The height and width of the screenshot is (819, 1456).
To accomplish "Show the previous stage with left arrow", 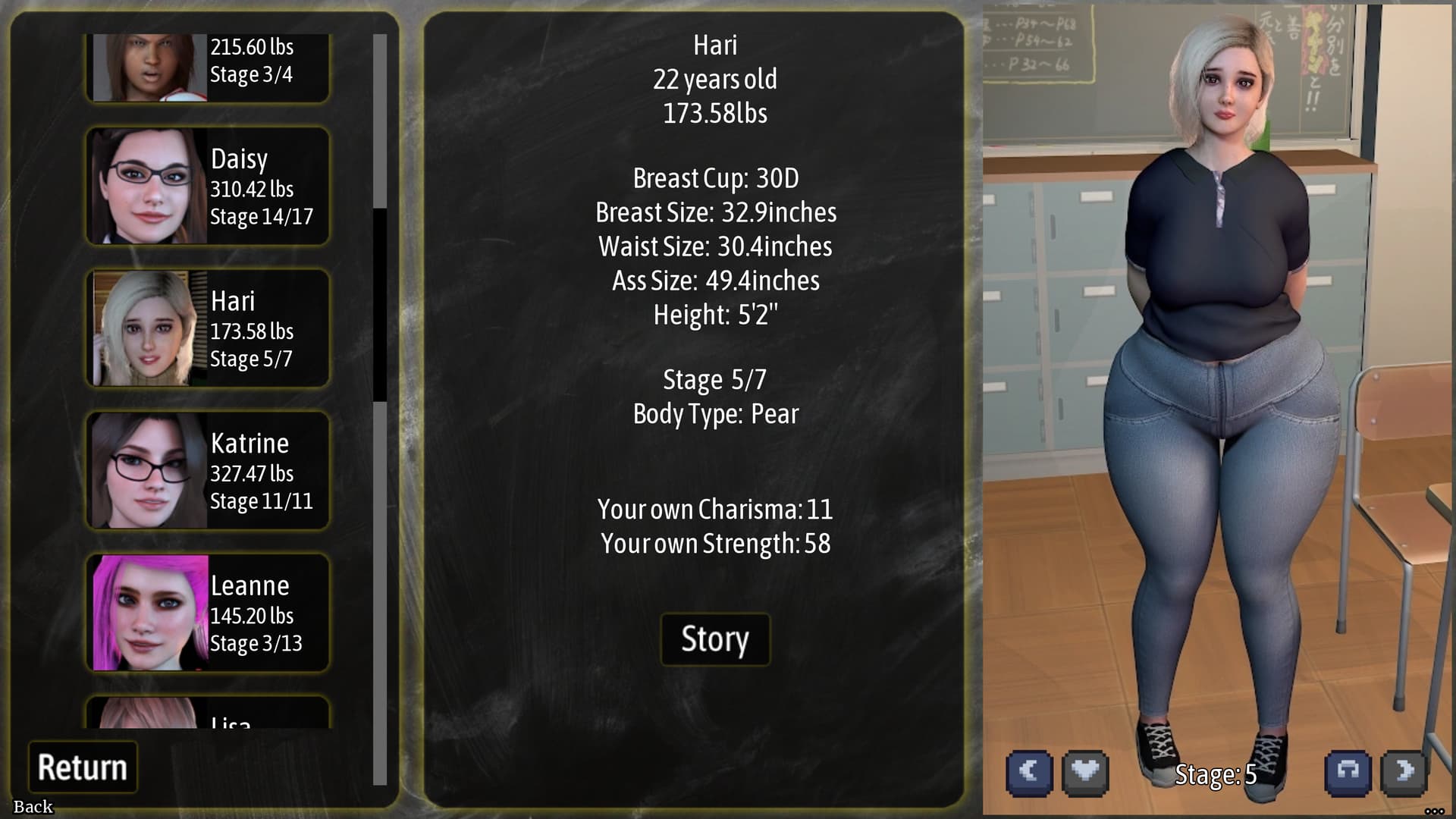I will [1029, 772].
